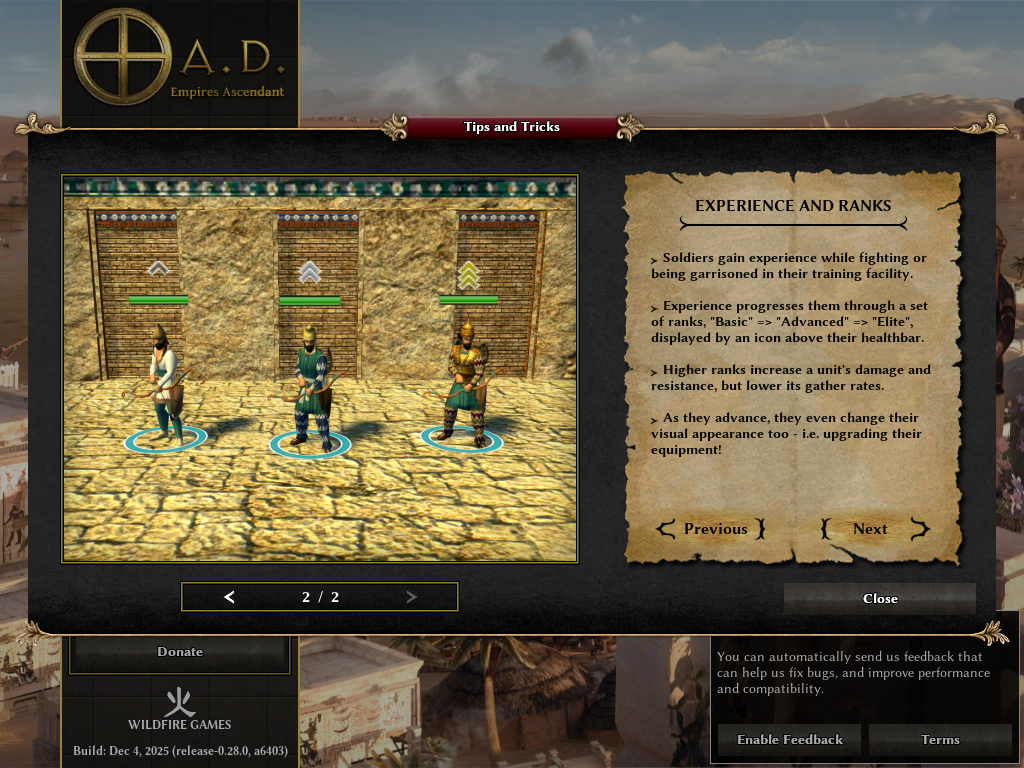The height and width of the screenshot is (768, 1024).
Task: Open the Donate page
Action: point(180,652)
